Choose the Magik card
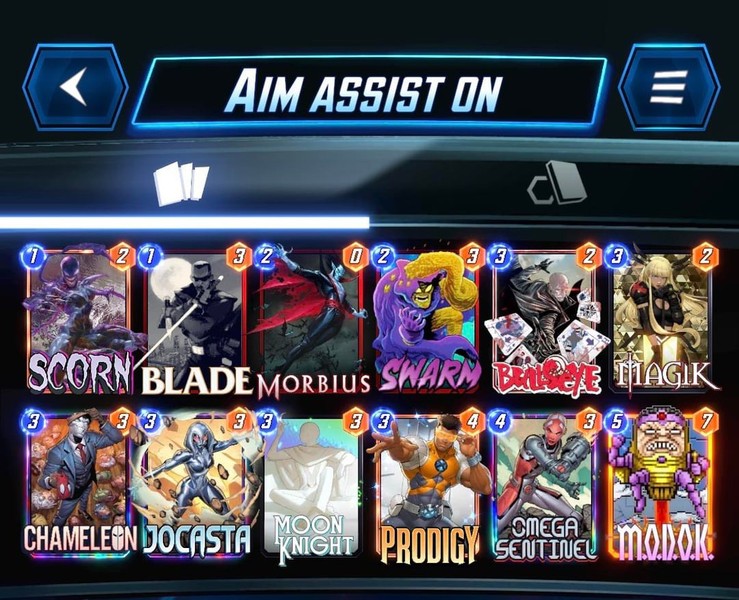The width and height of the screenshot is (739, 600). tap(662, 320)
